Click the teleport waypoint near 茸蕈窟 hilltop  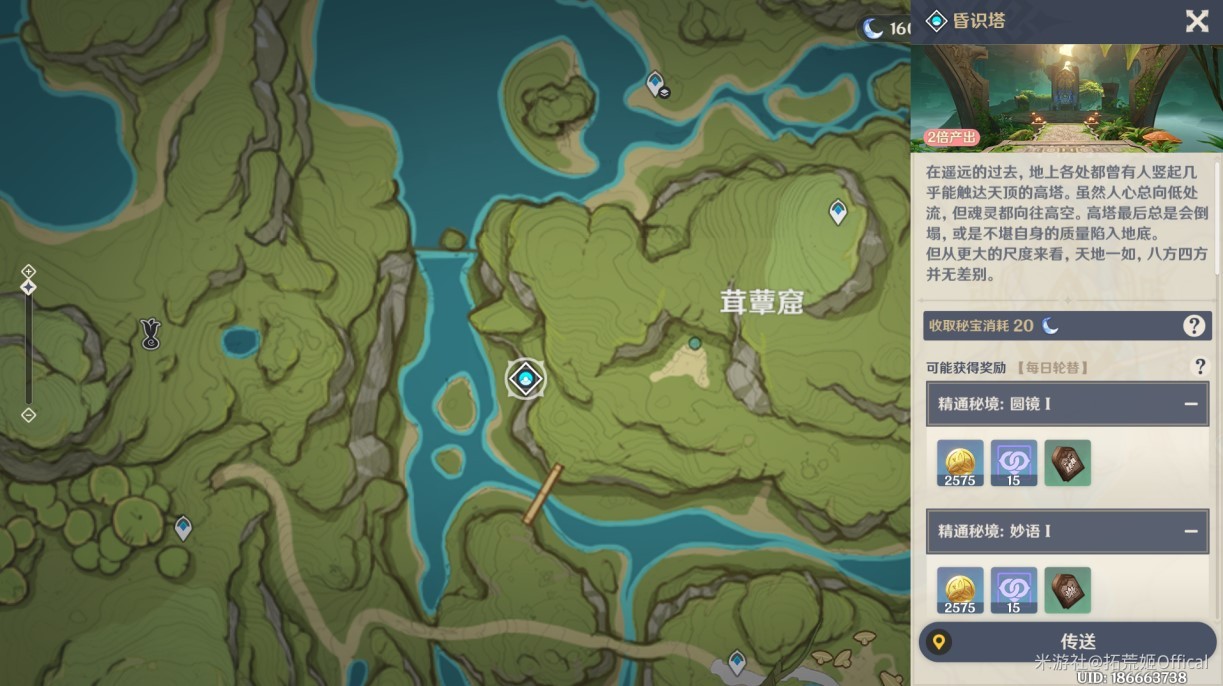[x=838, y=211]
